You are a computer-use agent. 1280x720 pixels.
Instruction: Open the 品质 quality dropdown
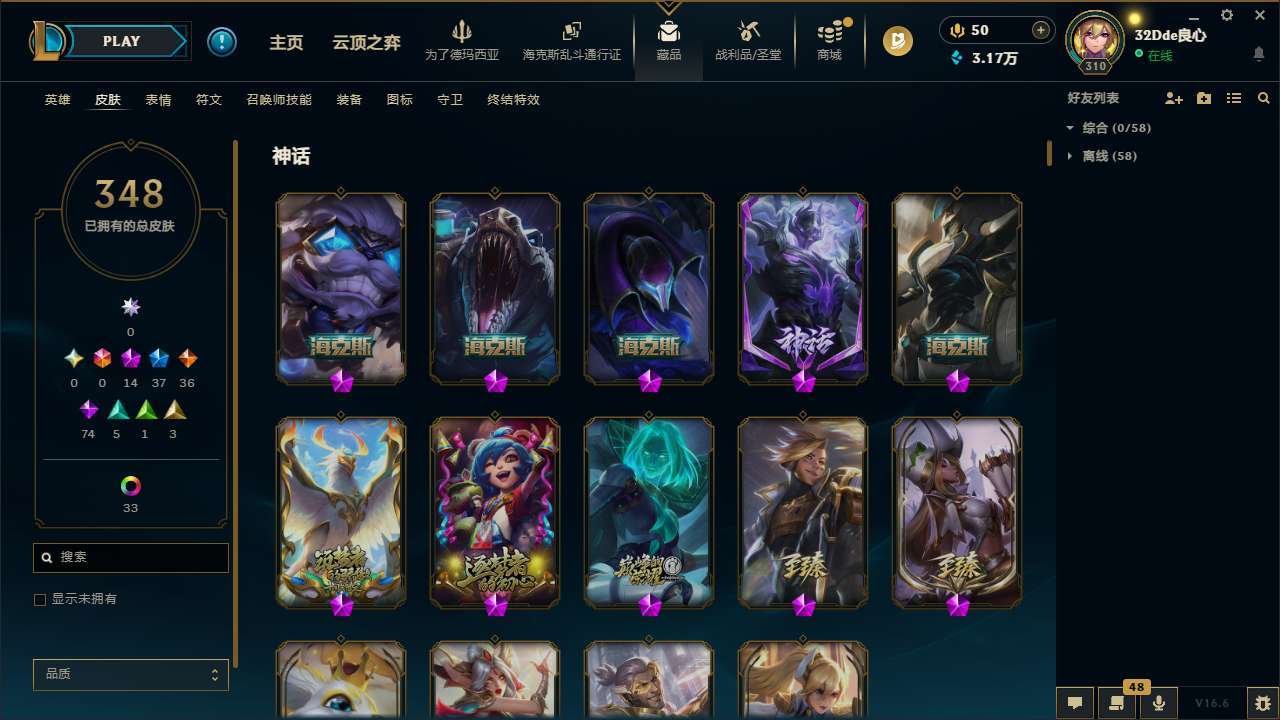point(130,674)
